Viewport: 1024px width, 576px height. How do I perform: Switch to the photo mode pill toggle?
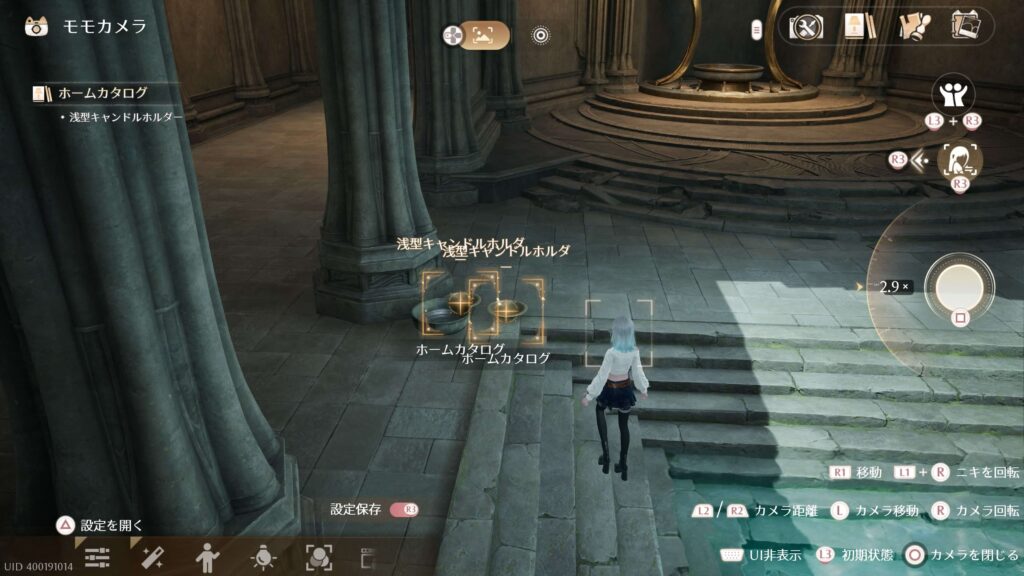[x=483, y=36]
